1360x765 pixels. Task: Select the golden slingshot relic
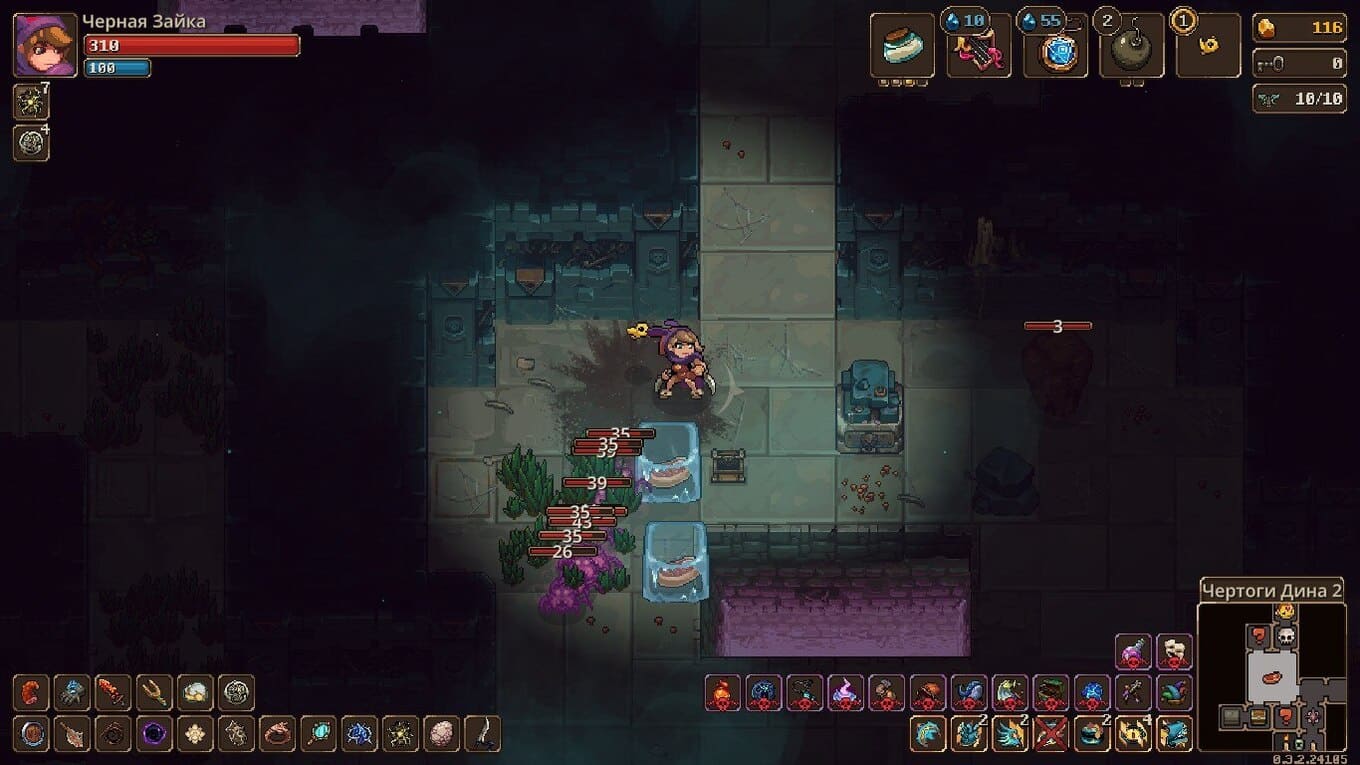click(x=154, y=693)
